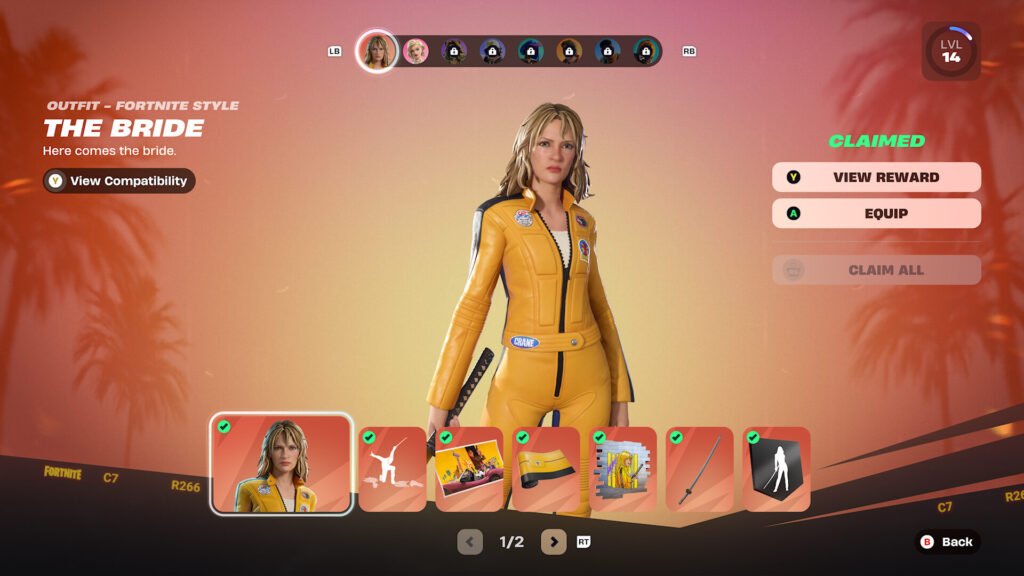Go back with the Back button
1024x576 pixels.
[x=946, y=542]
